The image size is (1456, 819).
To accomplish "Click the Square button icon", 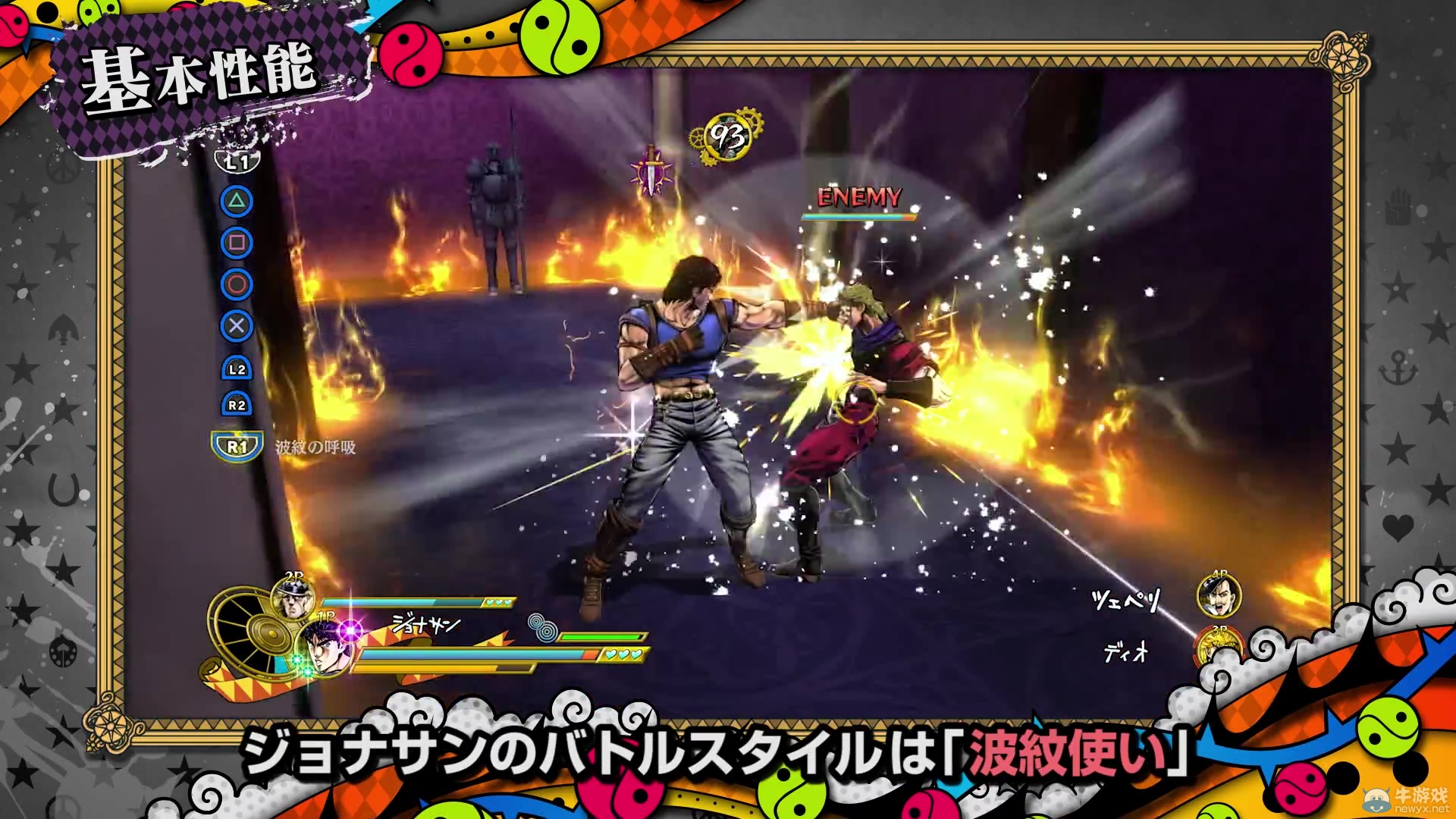I will pyautogui.click(x=237, y=242).
